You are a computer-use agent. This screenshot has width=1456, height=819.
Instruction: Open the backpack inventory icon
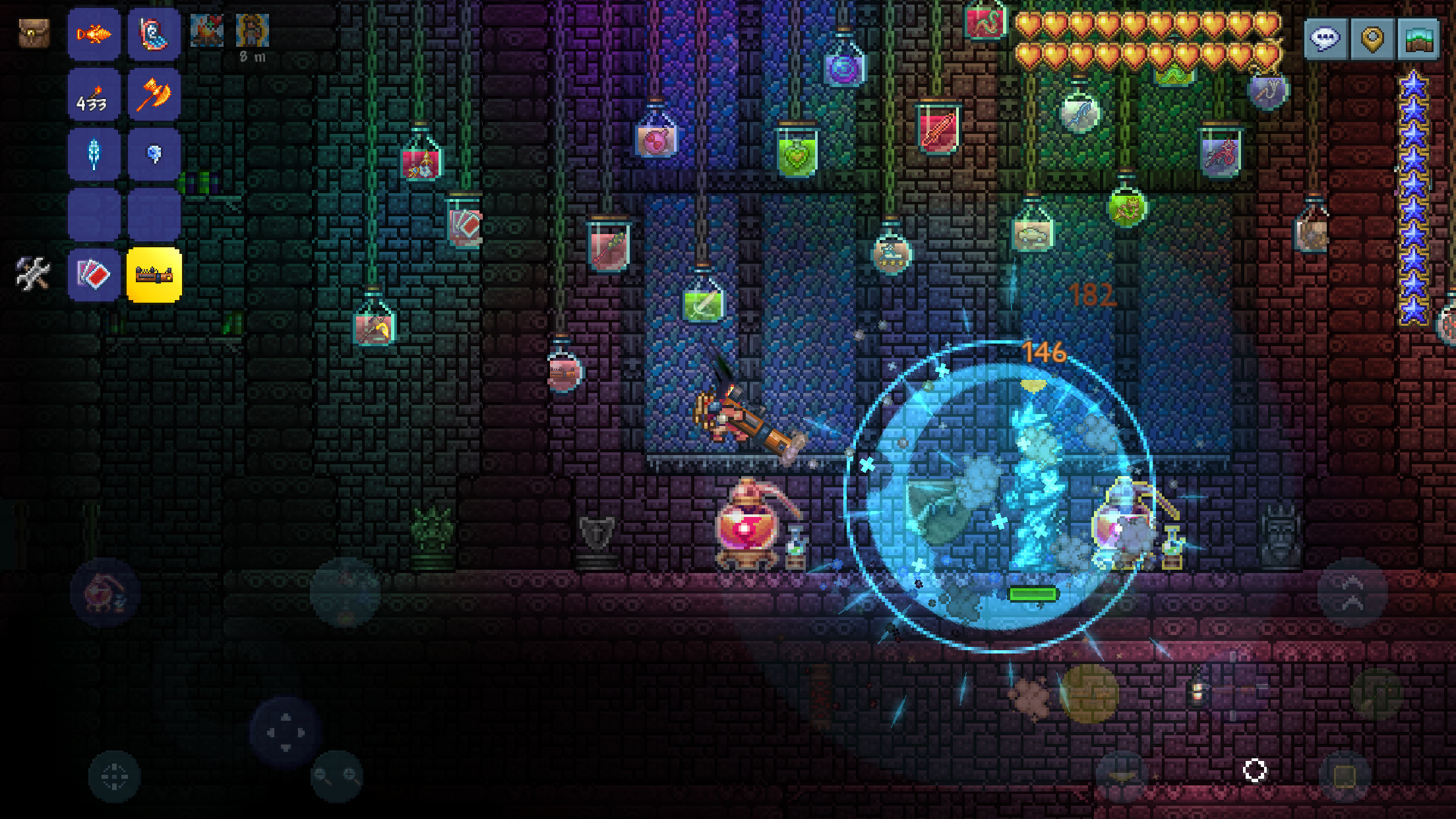[x=34, y=32]
